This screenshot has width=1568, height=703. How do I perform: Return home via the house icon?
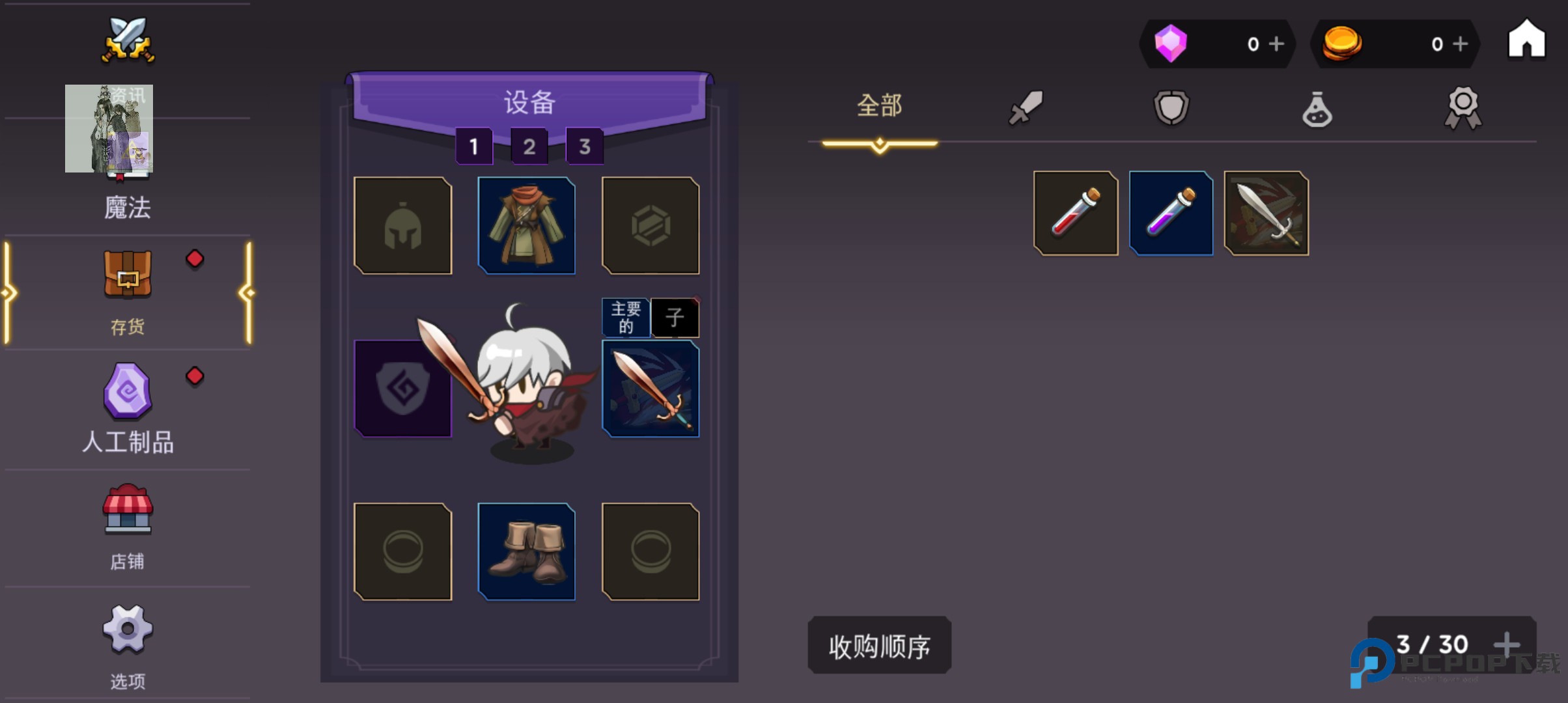point(1527,40)
